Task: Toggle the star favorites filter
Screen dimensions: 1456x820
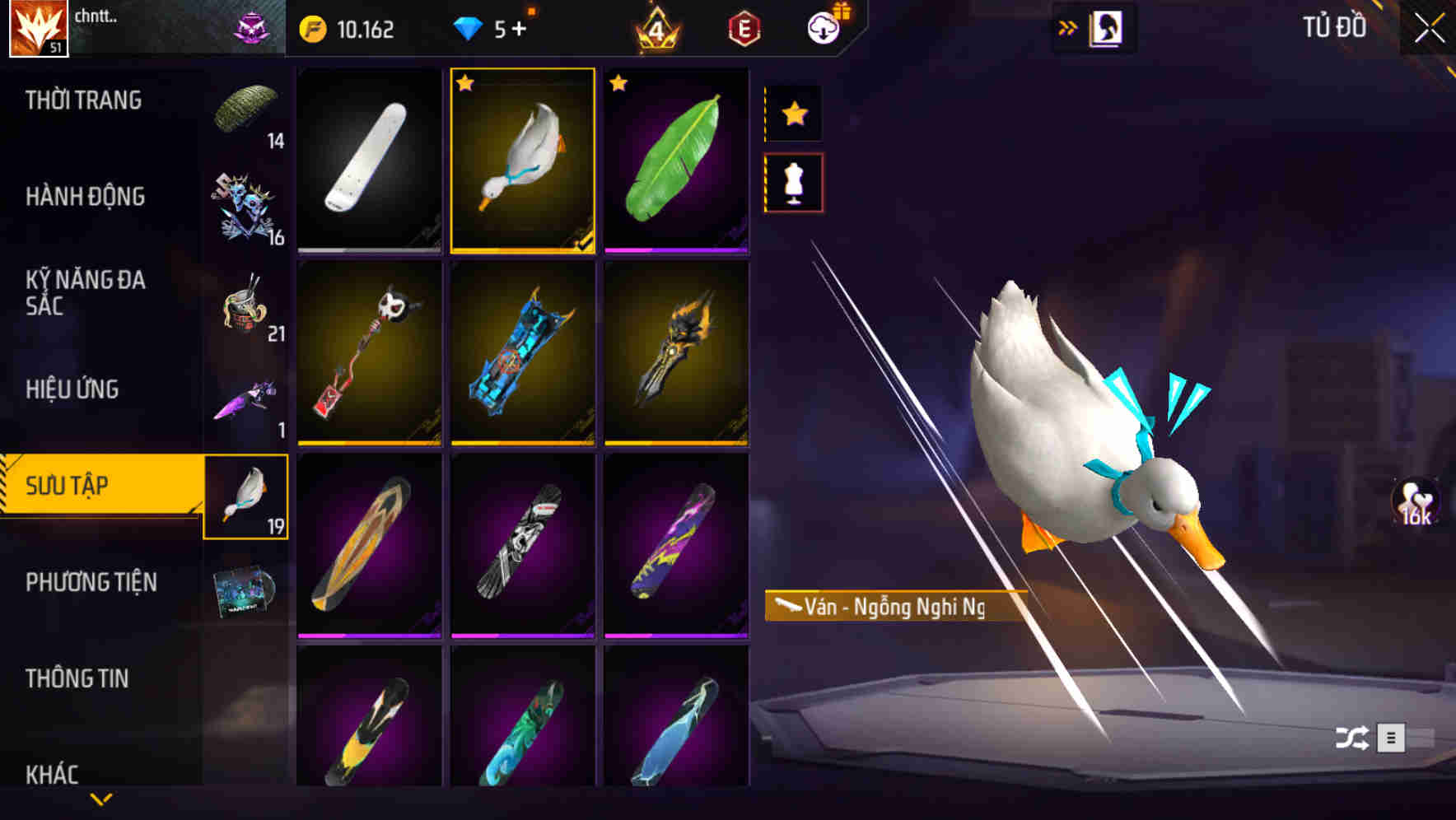Action: [x=793, y=113]
